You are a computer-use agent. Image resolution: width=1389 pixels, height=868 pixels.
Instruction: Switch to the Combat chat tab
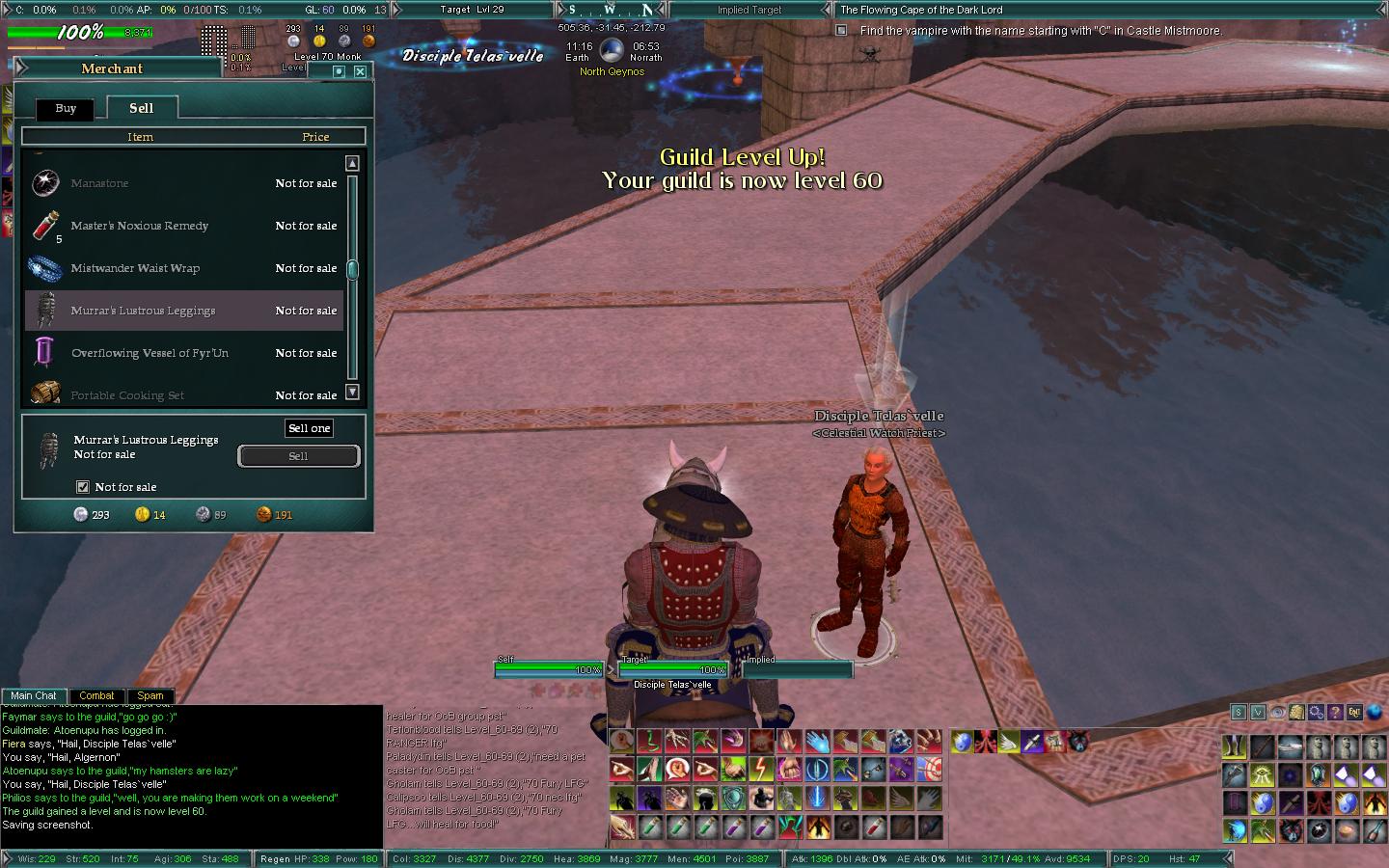point(96,695)
